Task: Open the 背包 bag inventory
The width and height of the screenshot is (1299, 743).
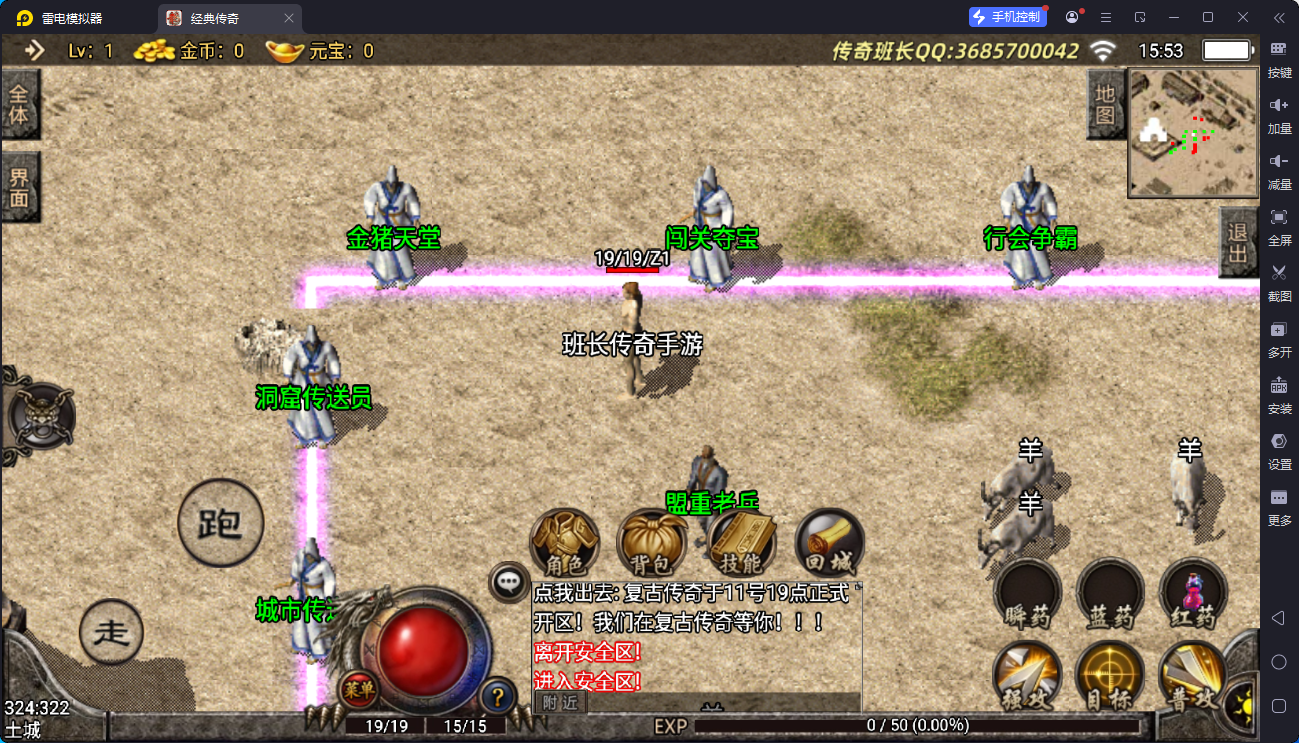Action: click(x=652, y=544)
